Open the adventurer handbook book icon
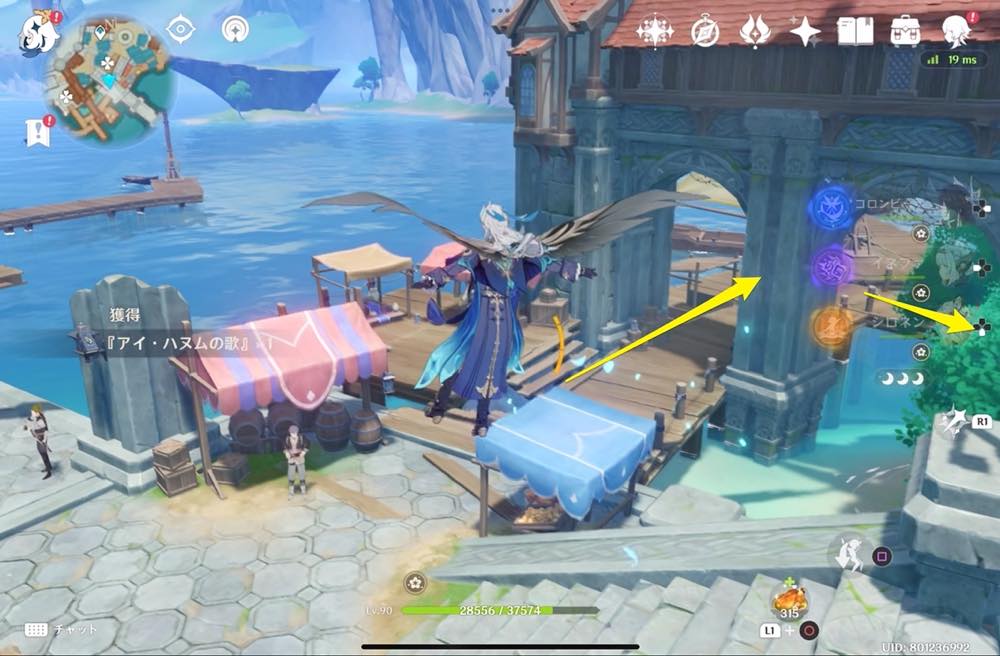 (855, 31)
